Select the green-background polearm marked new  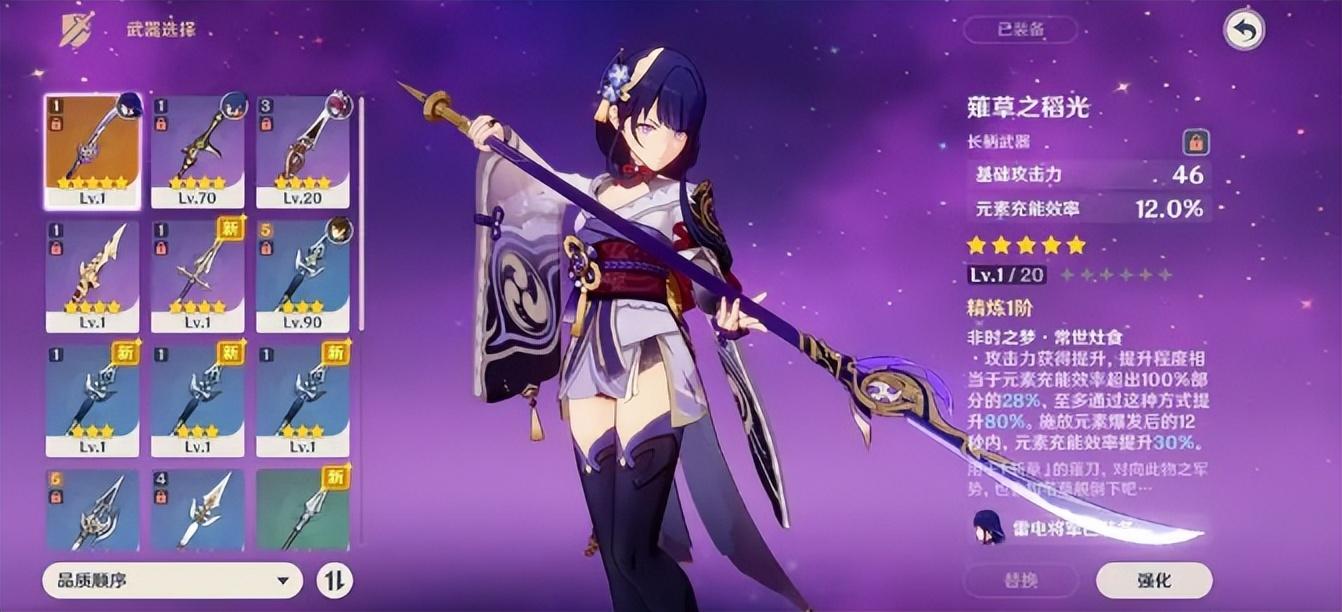pyautogui.click(x=303, y=508)
